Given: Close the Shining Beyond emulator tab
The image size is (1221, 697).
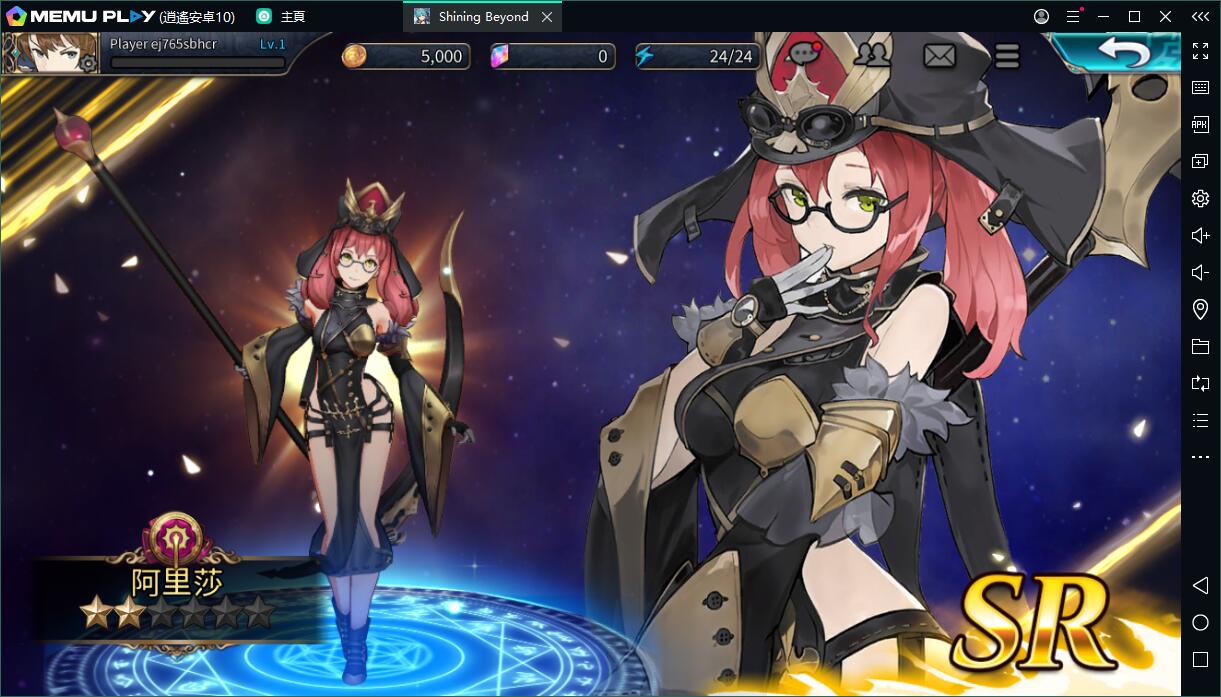Looking at the screenshot, I should [547, 17].
